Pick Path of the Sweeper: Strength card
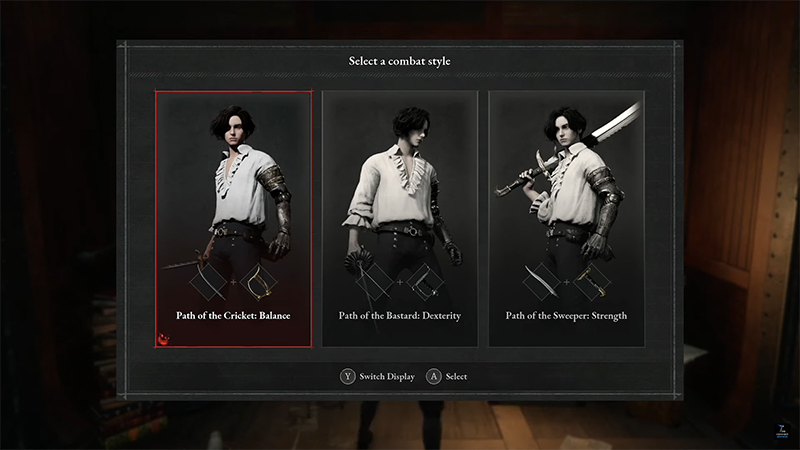The width and height of the screenshot is (800, 450). tap(566, 218)
